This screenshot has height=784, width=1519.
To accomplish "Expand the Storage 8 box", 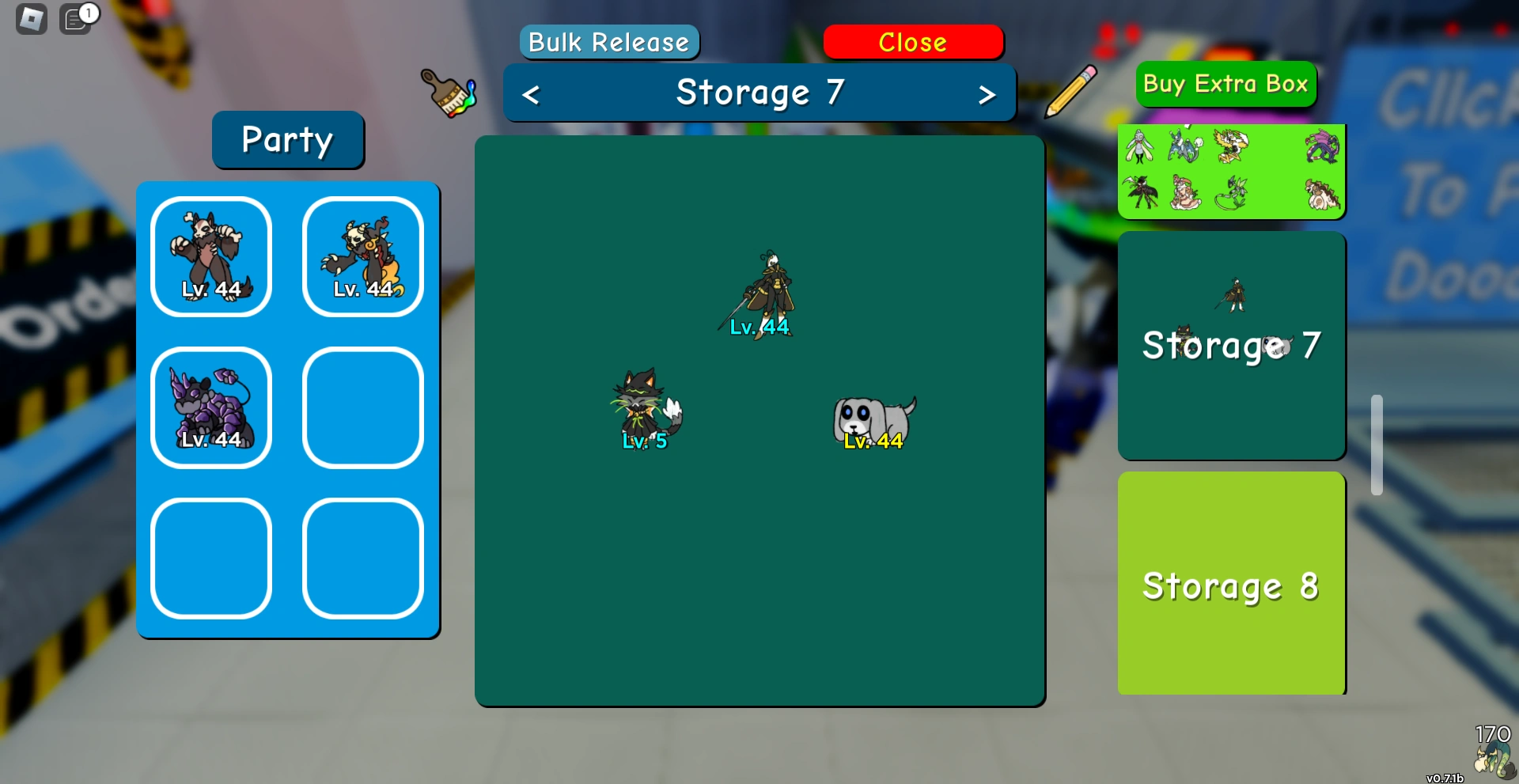I will 1230,585.
